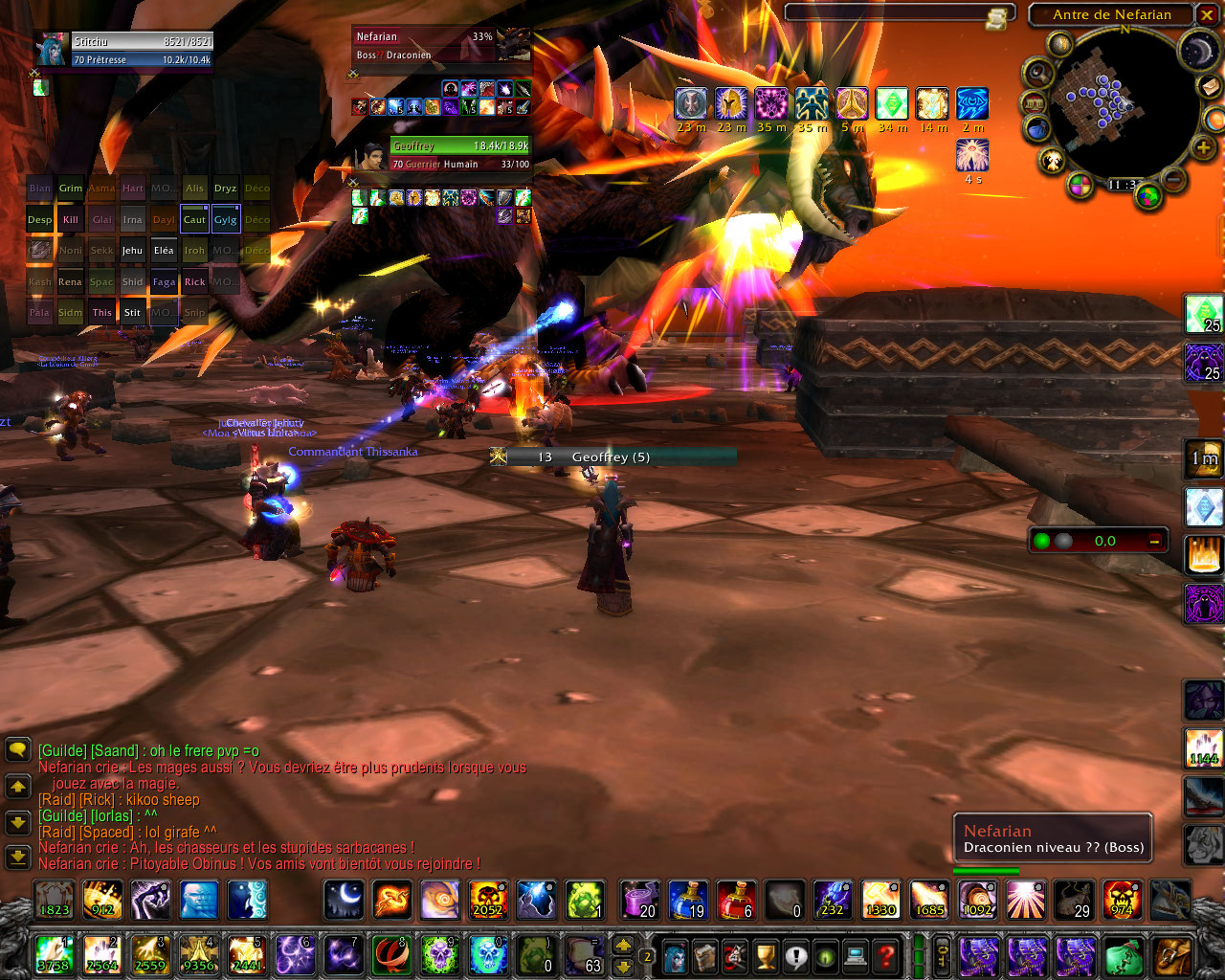This screenshot has width=1225, height=980.
Task: Open the green gem bag slot
Action: pyautogui.click(x=1123, y=955)
